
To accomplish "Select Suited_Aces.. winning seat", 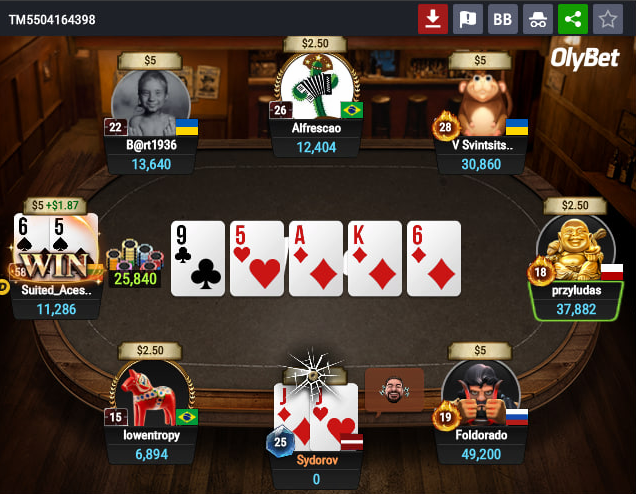I will point(57,265).
